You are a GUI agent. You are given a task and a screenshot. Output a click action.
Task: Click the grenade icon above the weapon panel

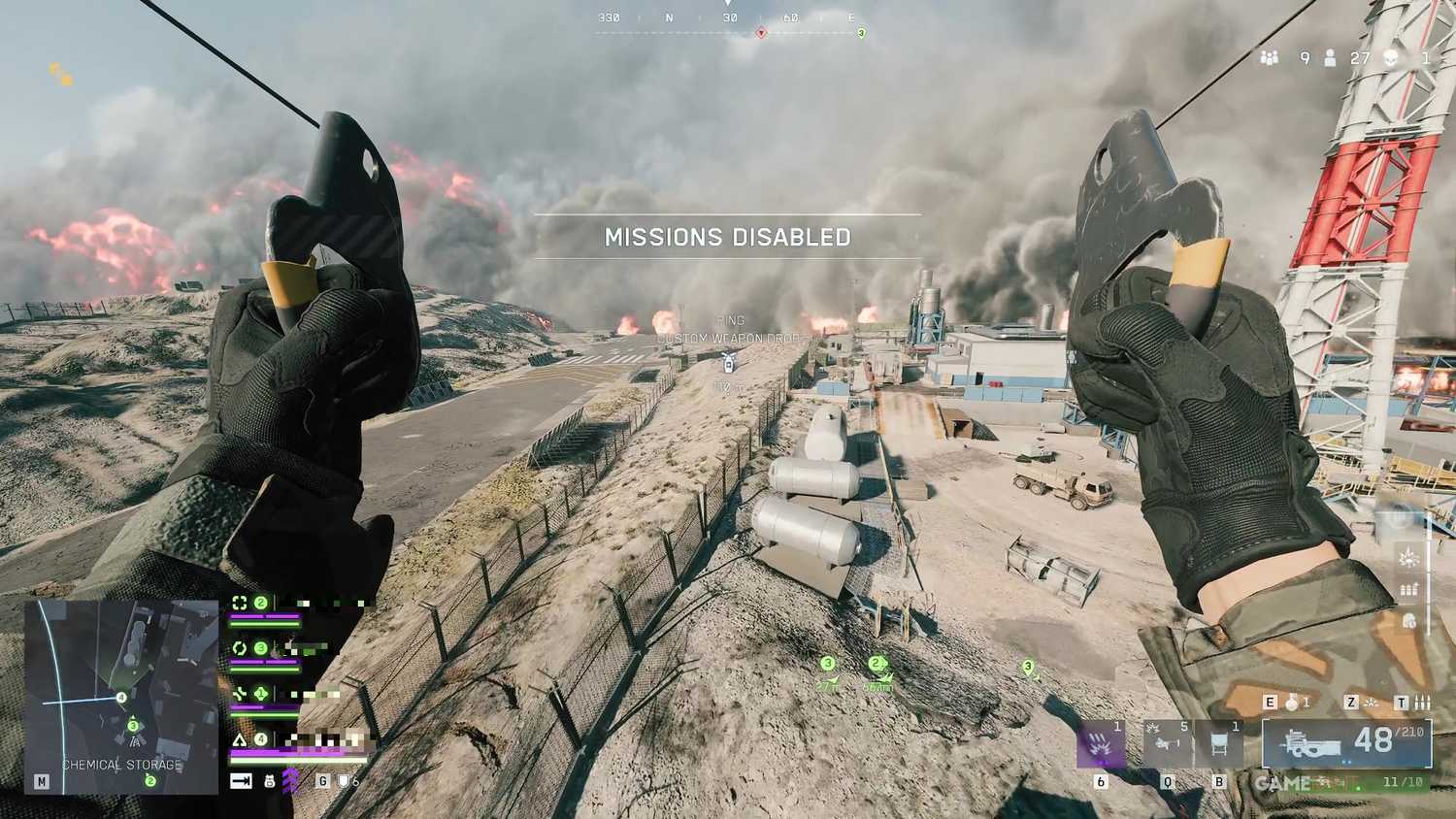pos(1292,703)
